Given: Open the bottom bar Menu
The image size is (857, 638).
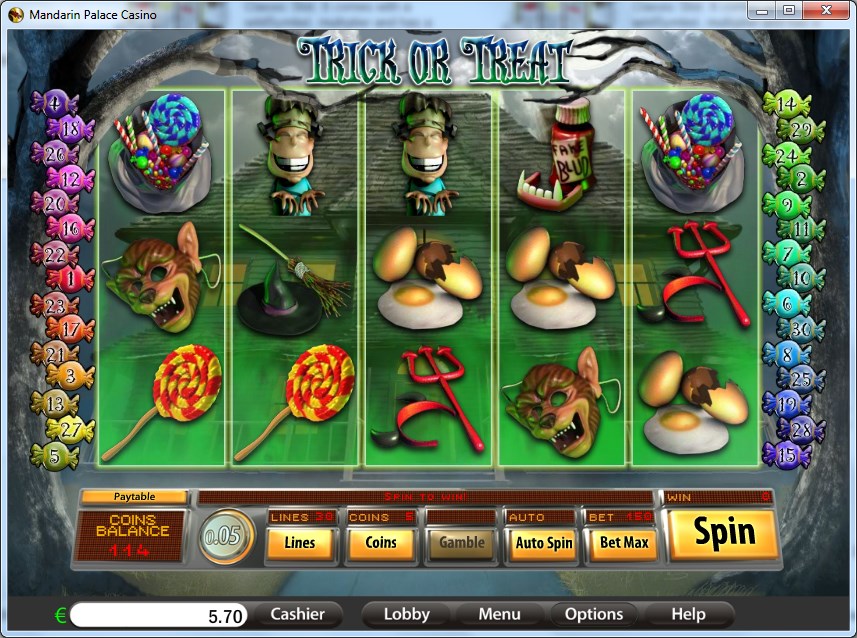Looking at the screenshot, I should point(499,614).
